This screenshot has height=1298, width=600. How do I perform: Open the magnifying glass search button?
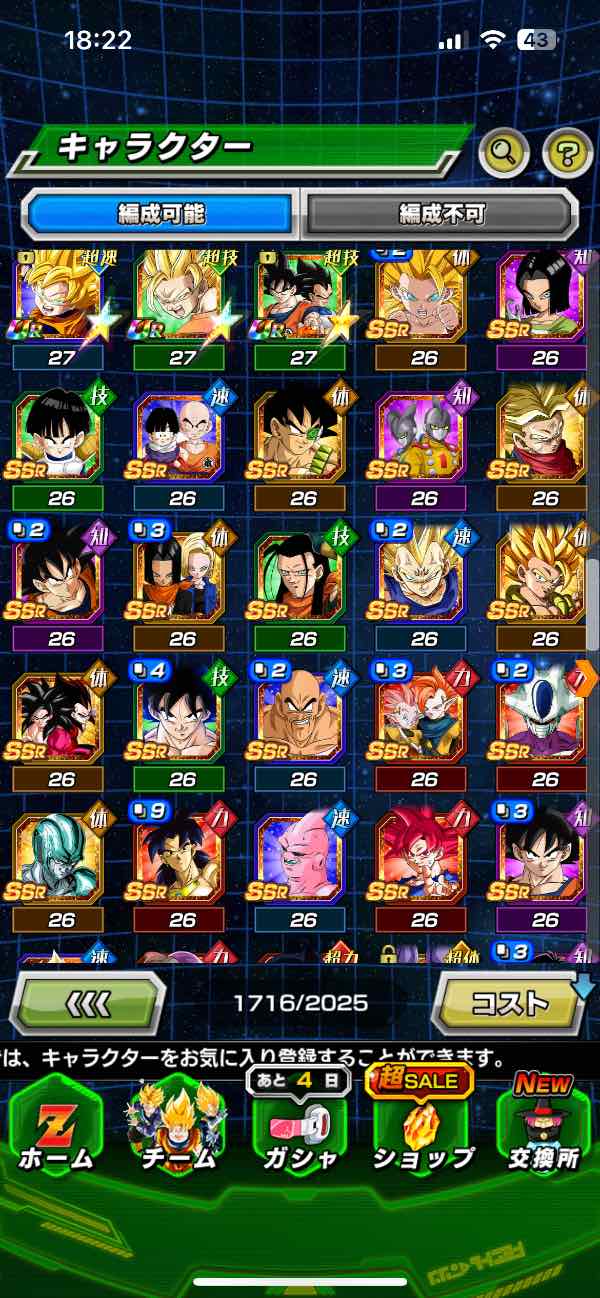(503, 153)
